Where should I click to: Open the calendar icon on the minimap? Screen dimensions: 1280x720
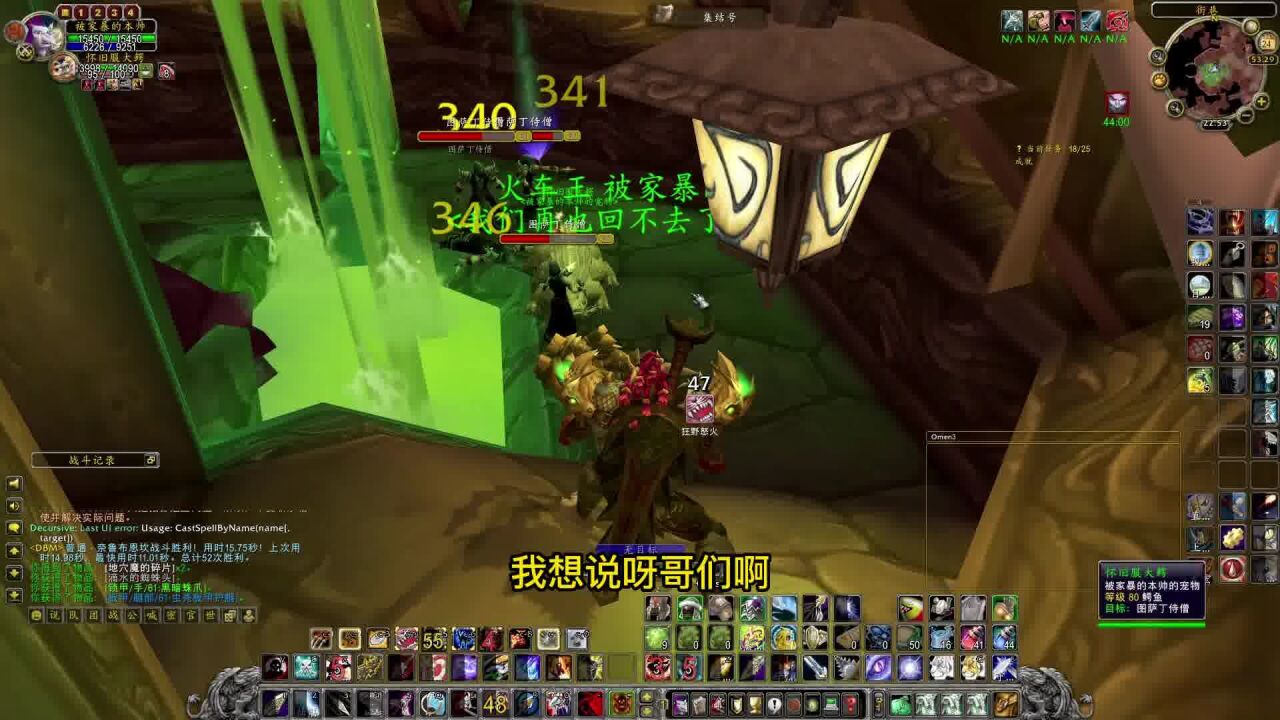coord(1266,42)
